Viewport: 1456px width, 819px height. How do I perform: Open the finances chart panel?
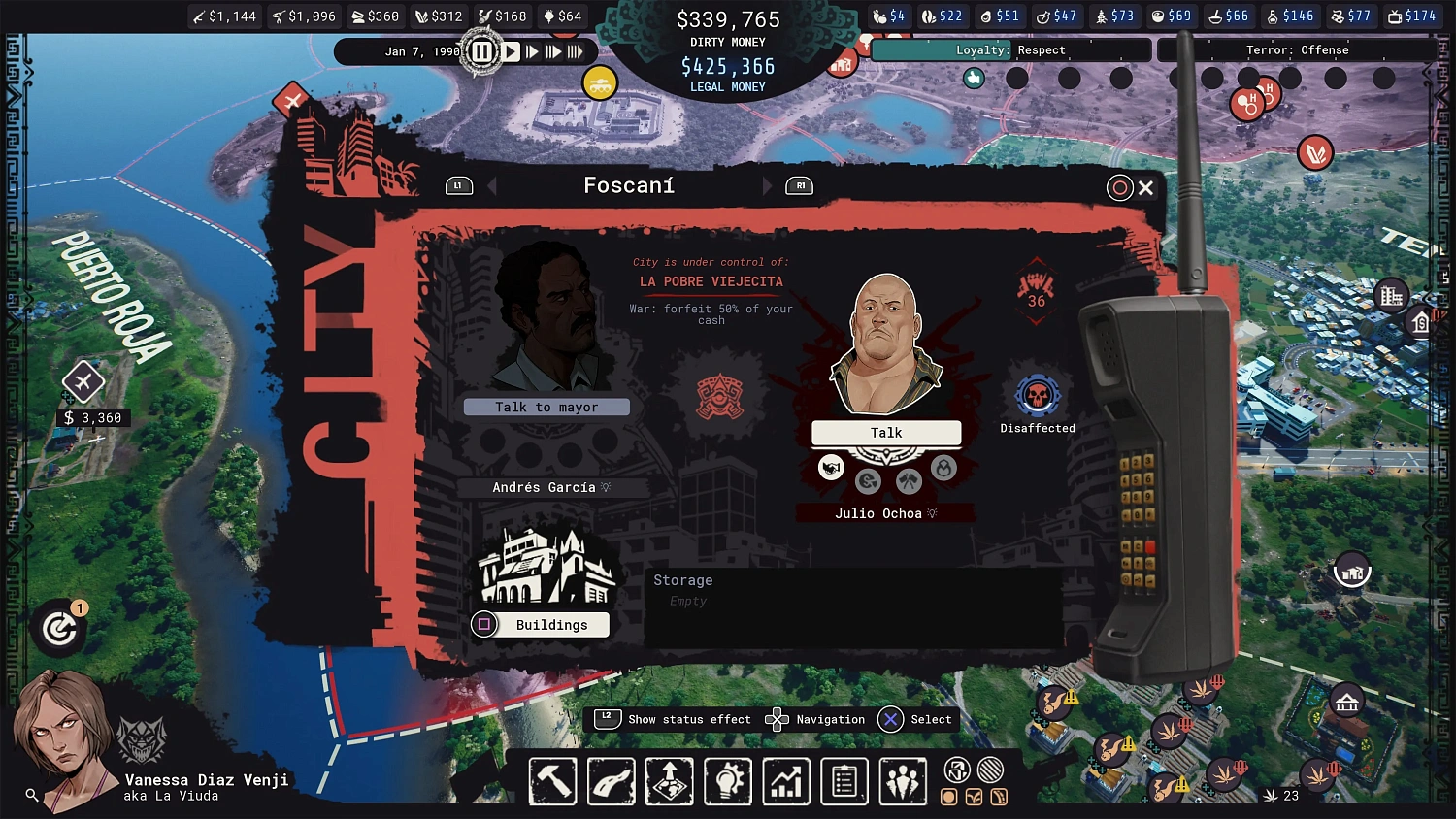coord(785,781)
